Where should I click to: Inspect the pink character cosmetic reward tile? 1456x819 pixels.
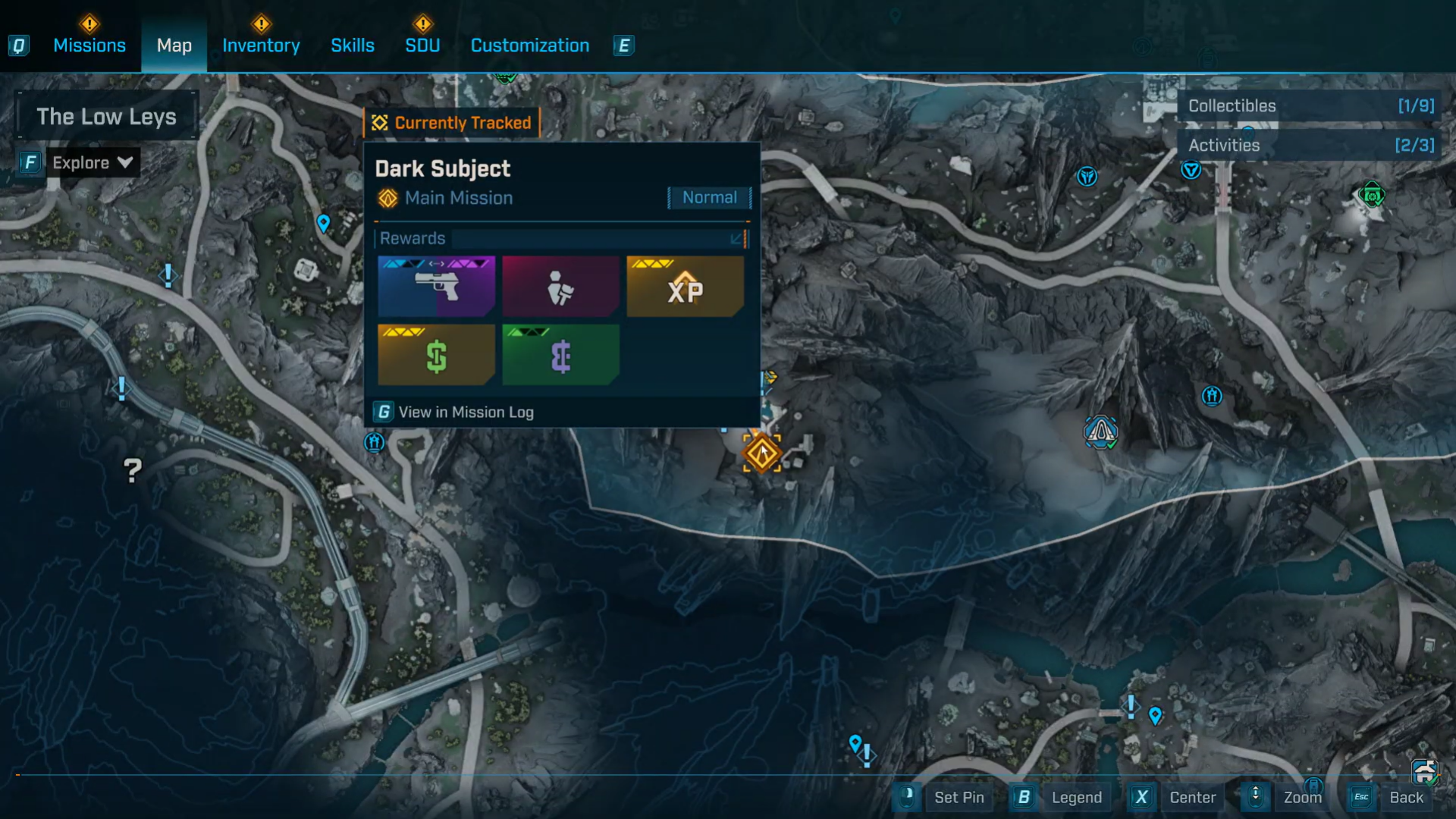pos(560,287)
